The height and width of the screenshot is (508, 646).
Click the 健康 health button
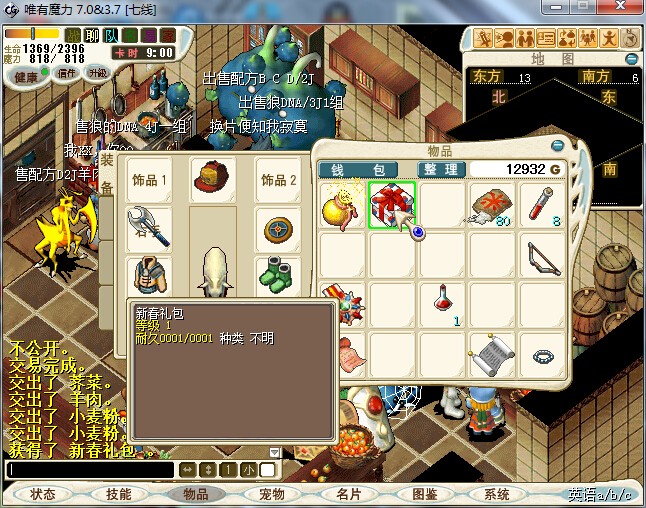coord(27,76)
